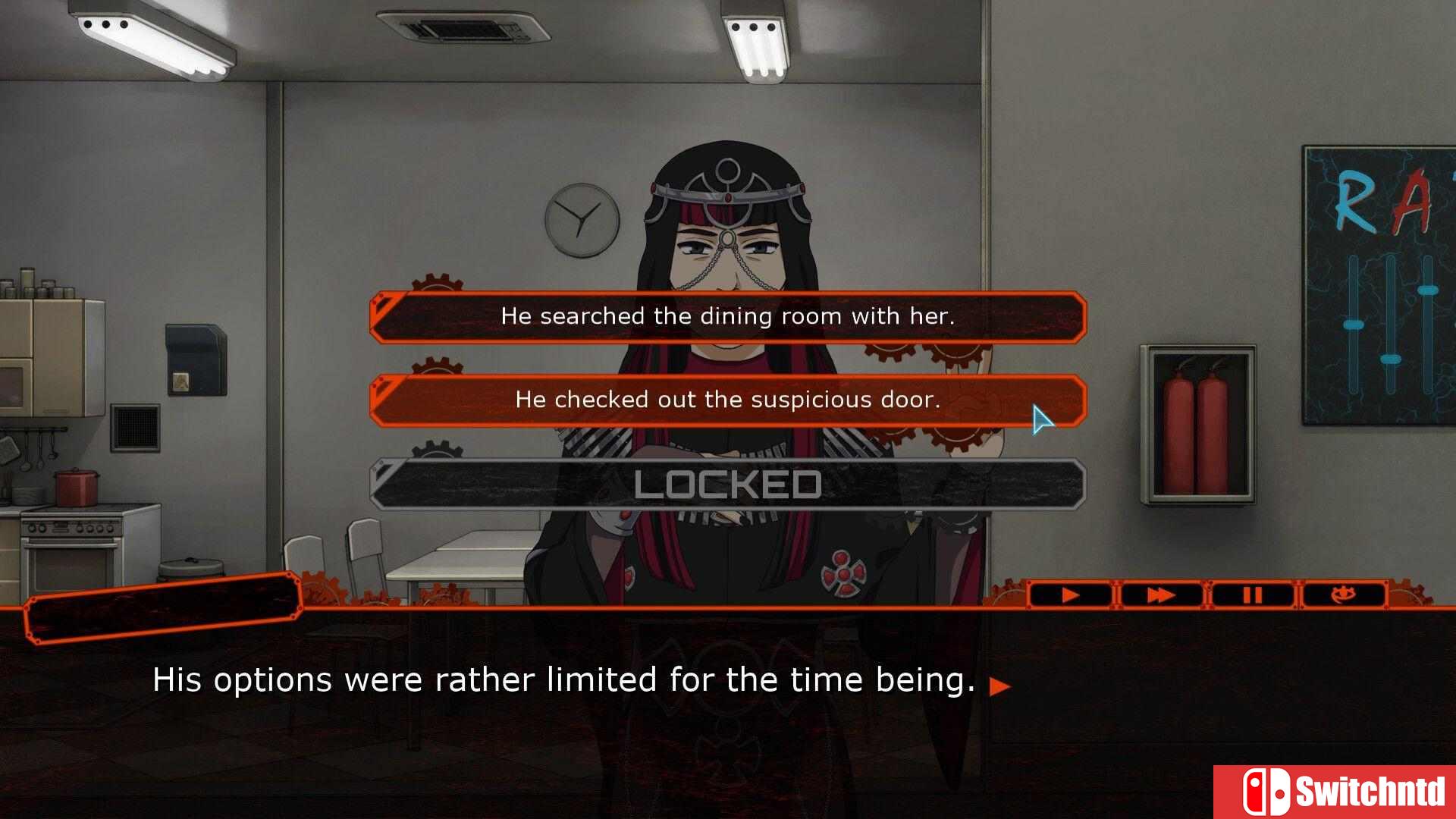Select "He checked out the suspicious door."
1456x819 pixels.
[x=728, y=400]
